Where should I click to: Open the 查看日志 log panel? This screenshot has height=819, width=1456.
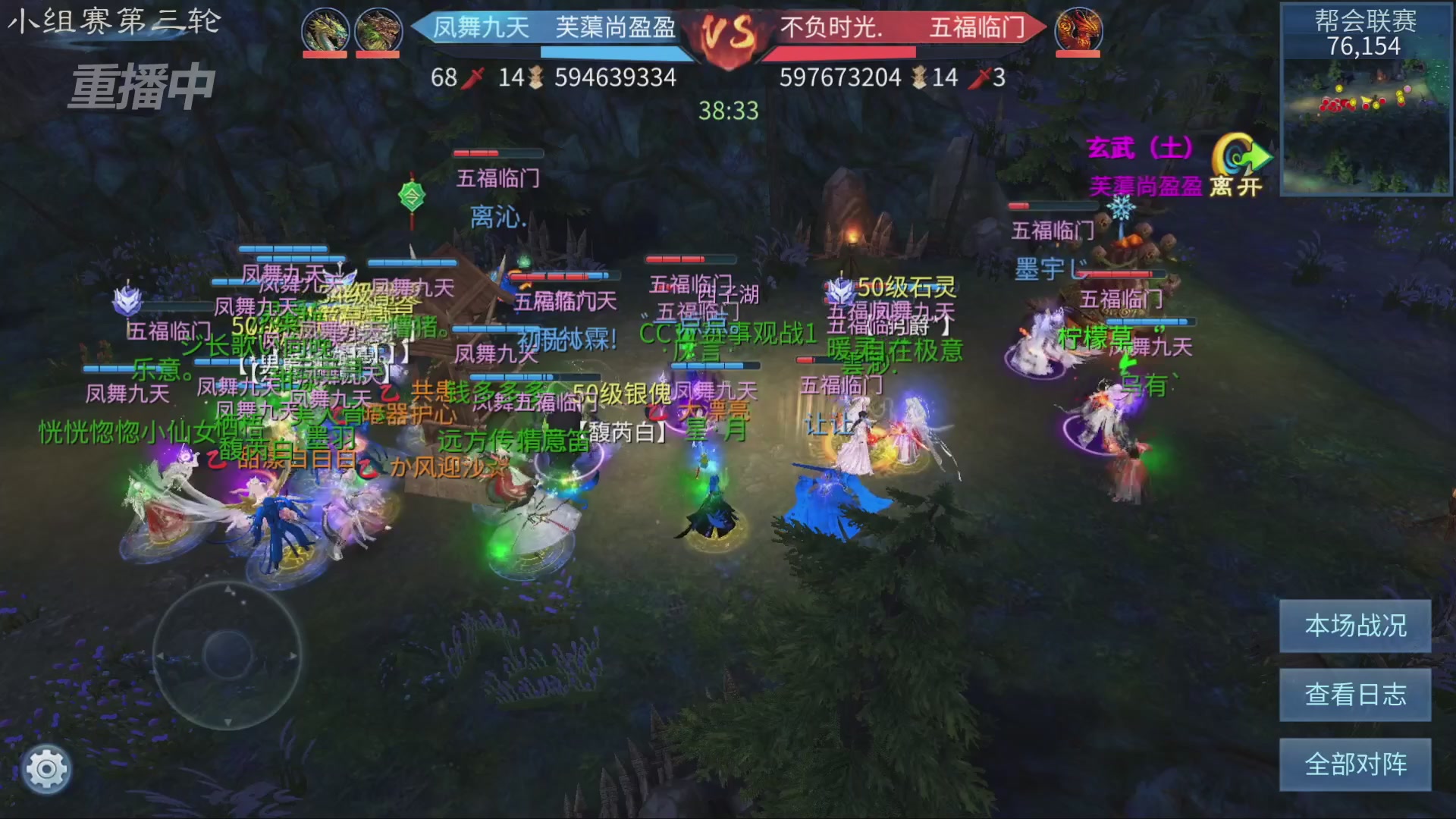tap(1356, 695)
